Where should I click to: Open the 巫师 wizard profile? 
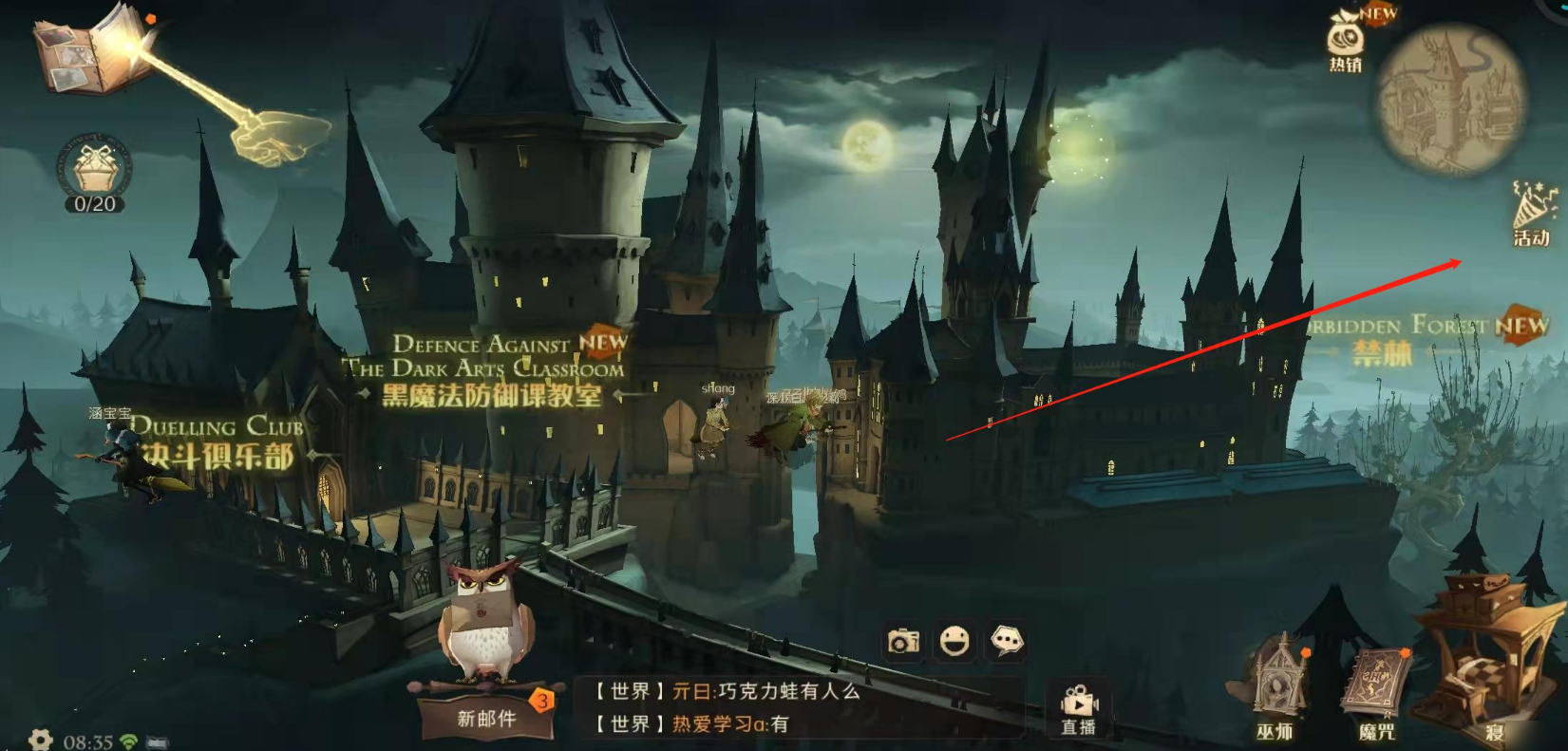[x=1275, y=688]
